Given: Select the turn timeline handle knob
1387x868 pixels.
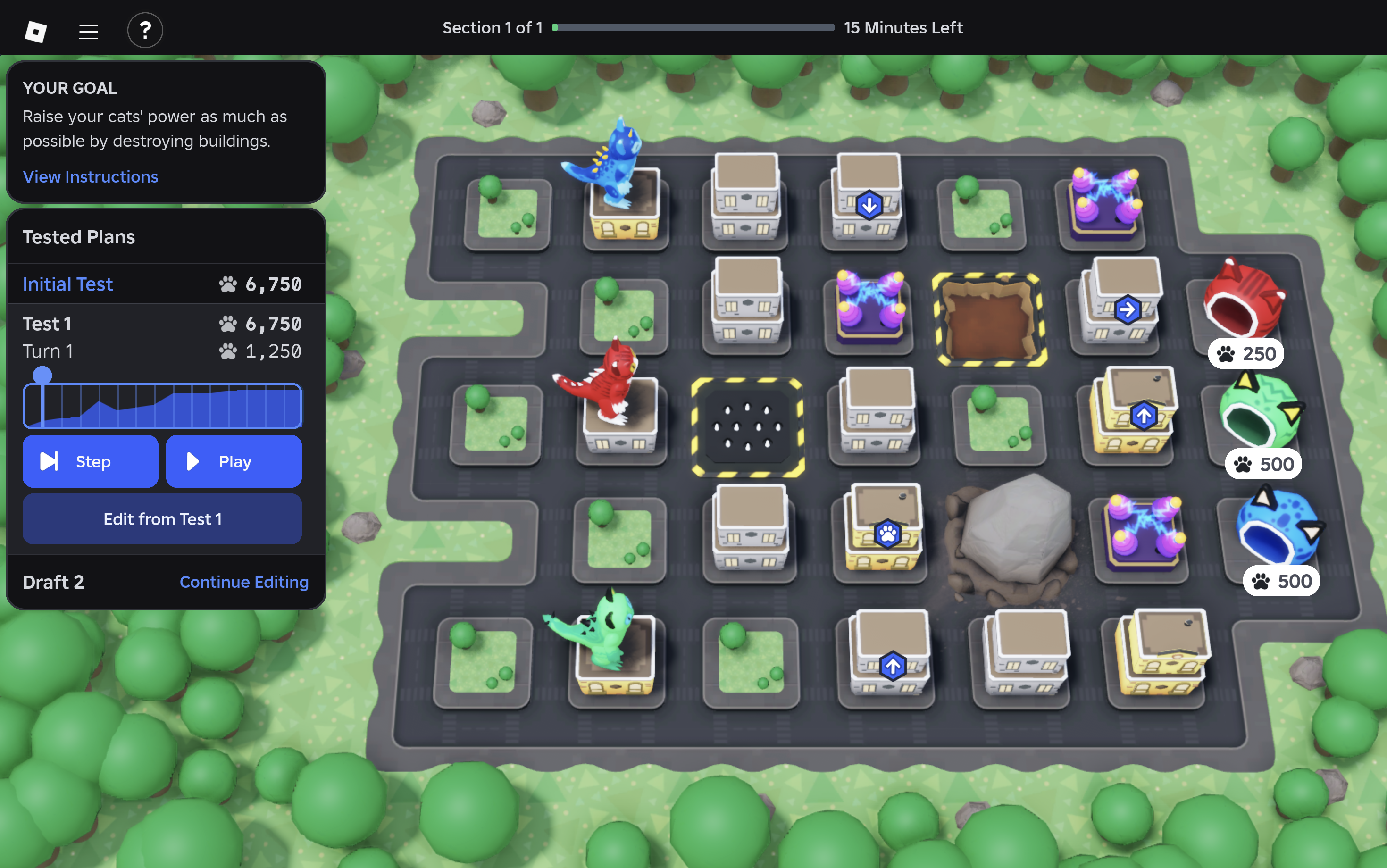Looking at the screenshot, I should (42, 376).
